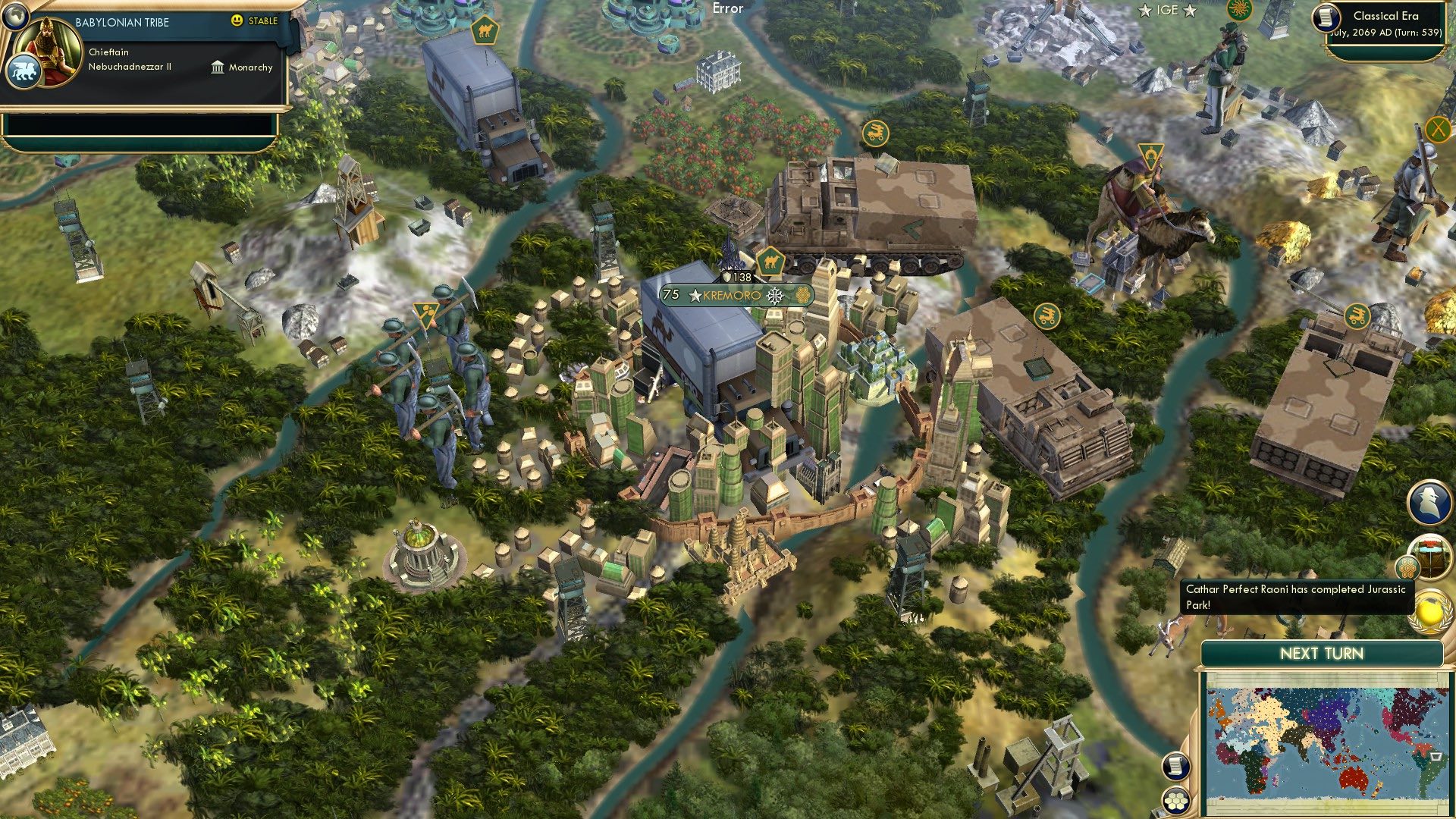Viewport: 1456px width, 819px height.
Task: Click the hexagon cluster notification badge
Action: coord(1407,567)
